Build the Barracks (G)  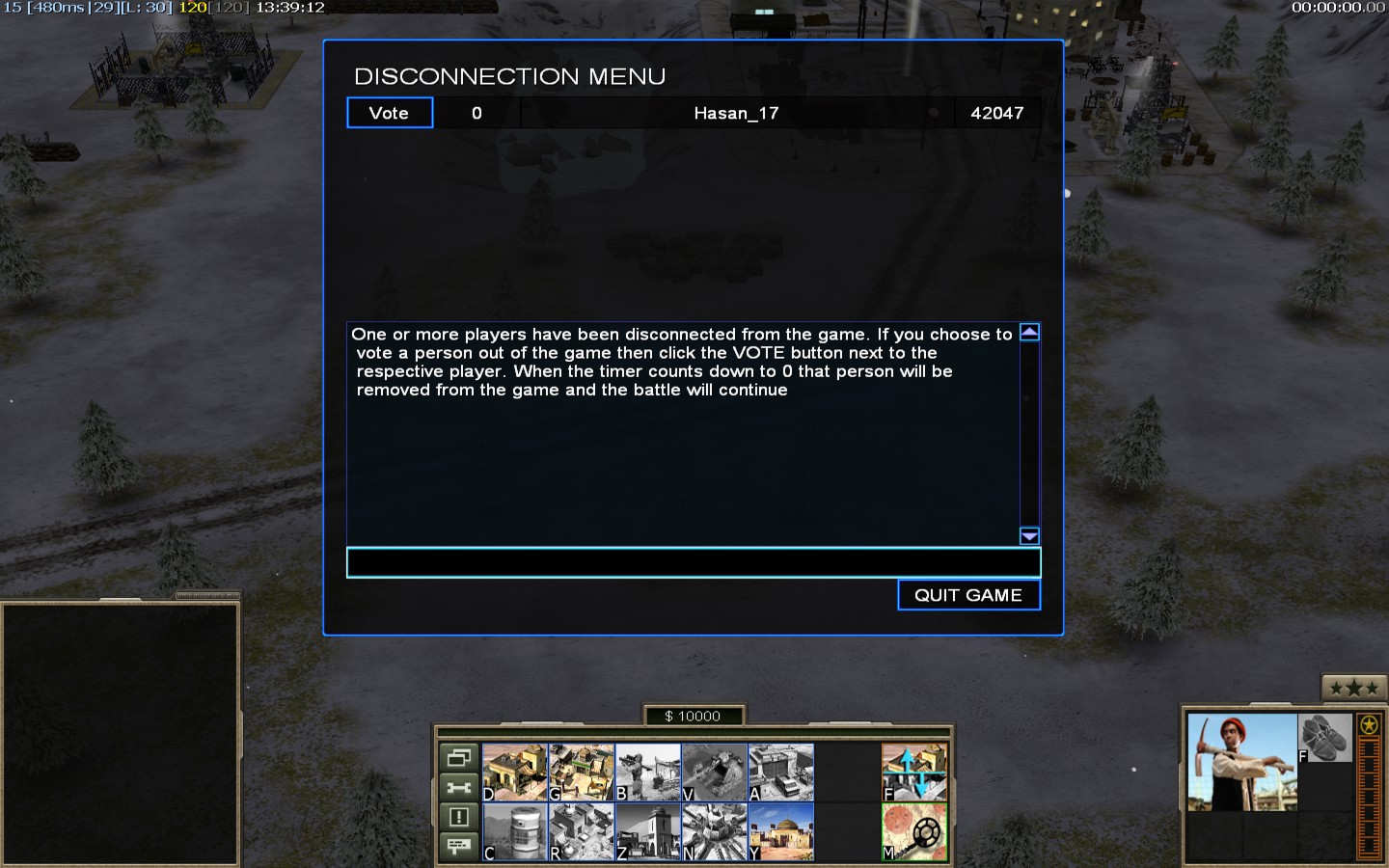point(581,773)
